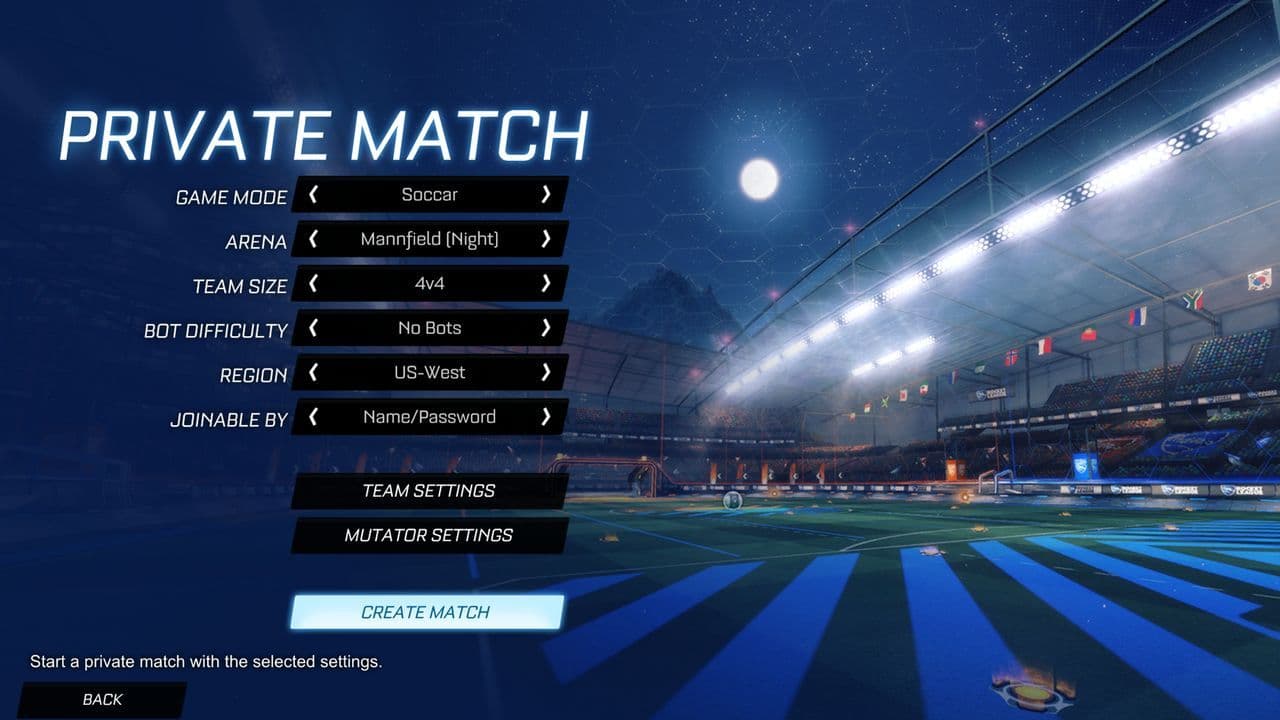This screenshot has height=720, width=1280.
Task: Switch the Region to the previous option
Action: (313, 372)
